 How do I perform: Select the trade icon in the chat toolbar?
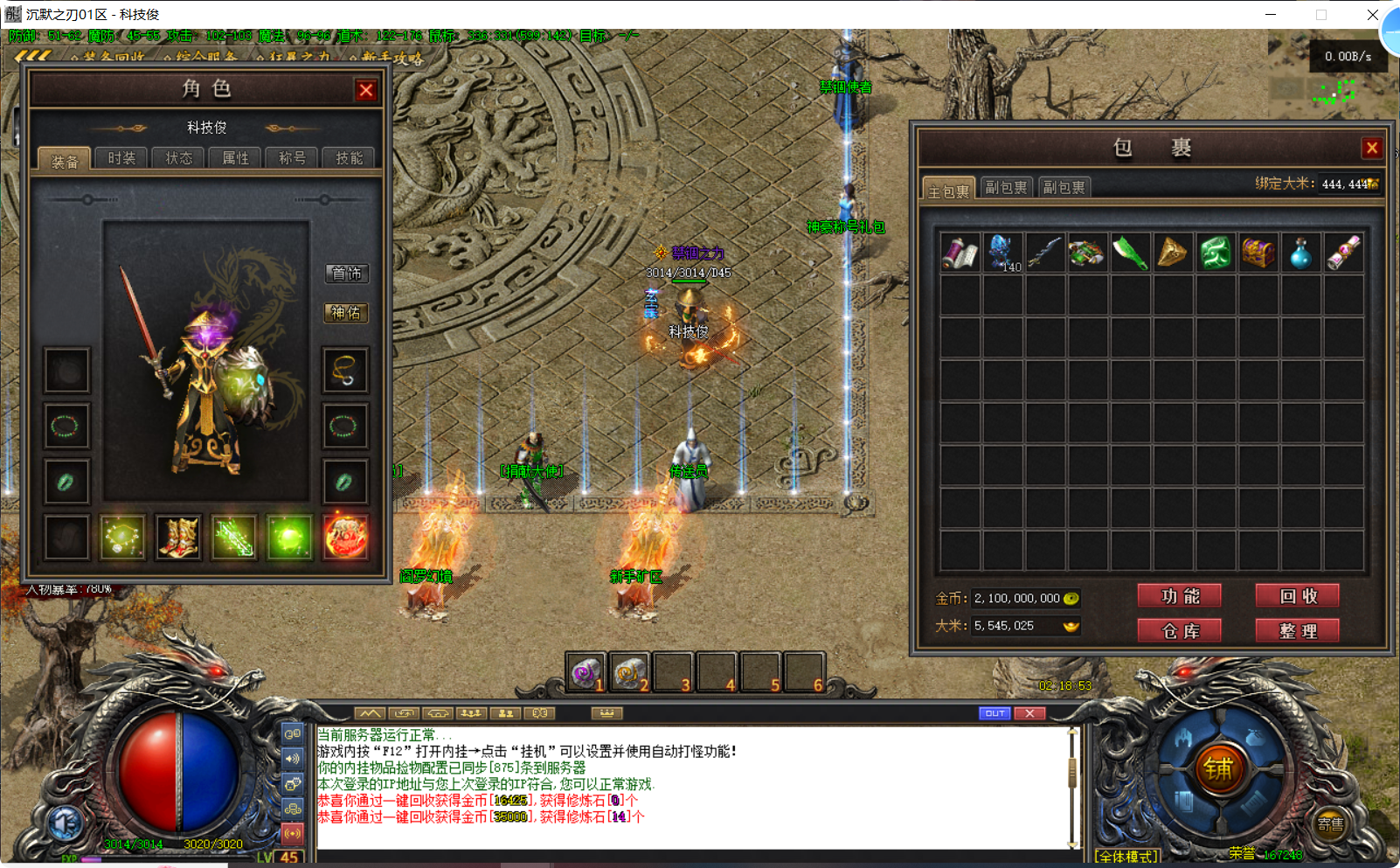pos(403,713)
